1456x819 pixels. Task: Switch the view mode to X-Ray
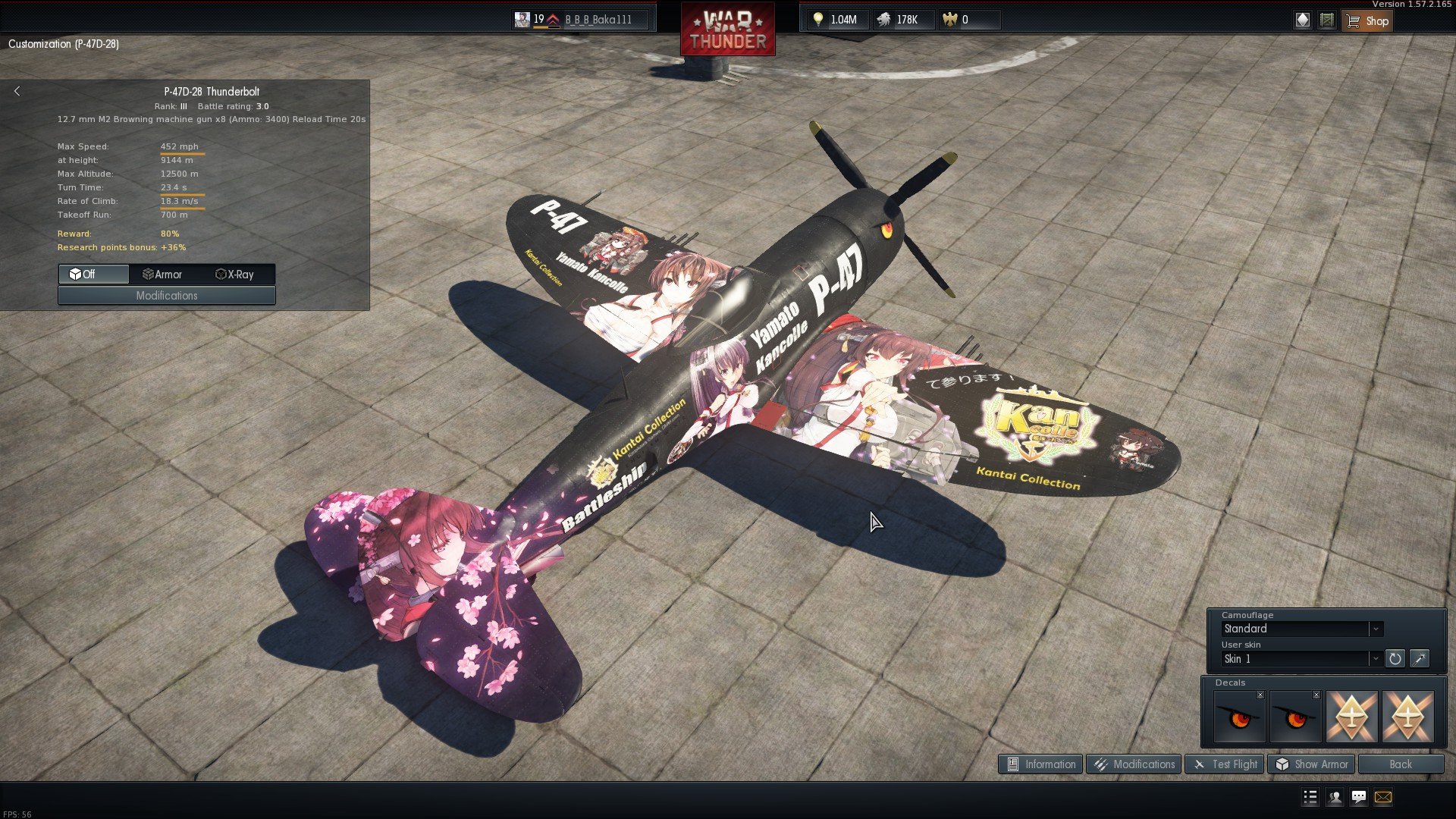(x=235, y=275)
